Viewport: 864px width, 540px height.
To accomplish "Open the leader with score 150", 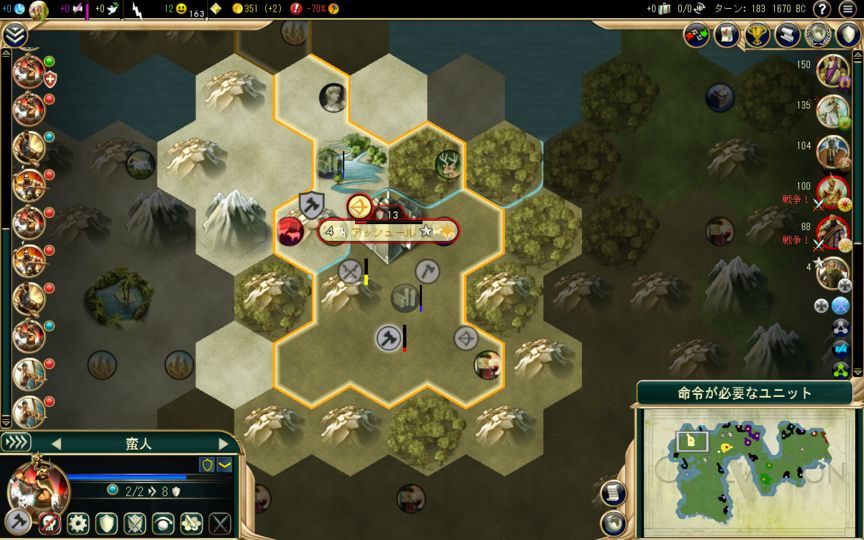I will tap(831, 70).
